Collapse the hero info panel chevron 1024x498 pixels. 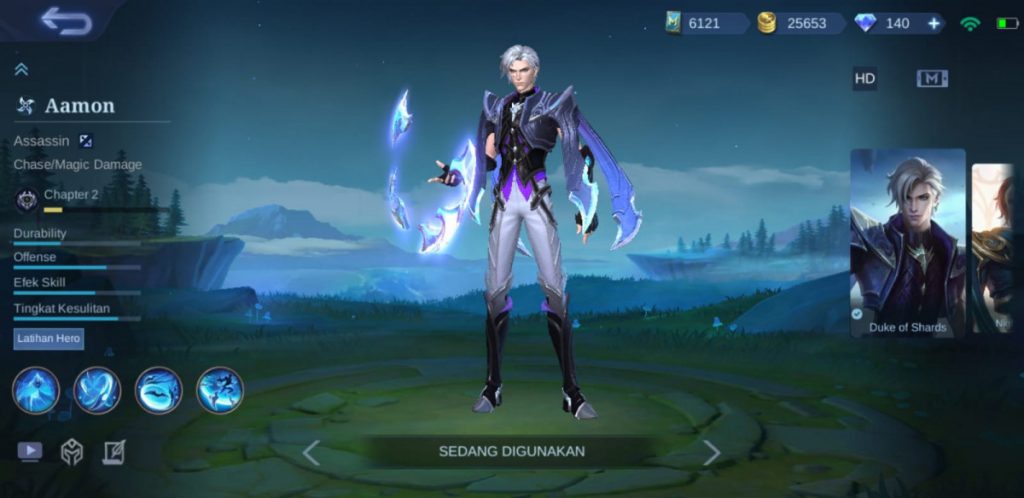(21, 69)
